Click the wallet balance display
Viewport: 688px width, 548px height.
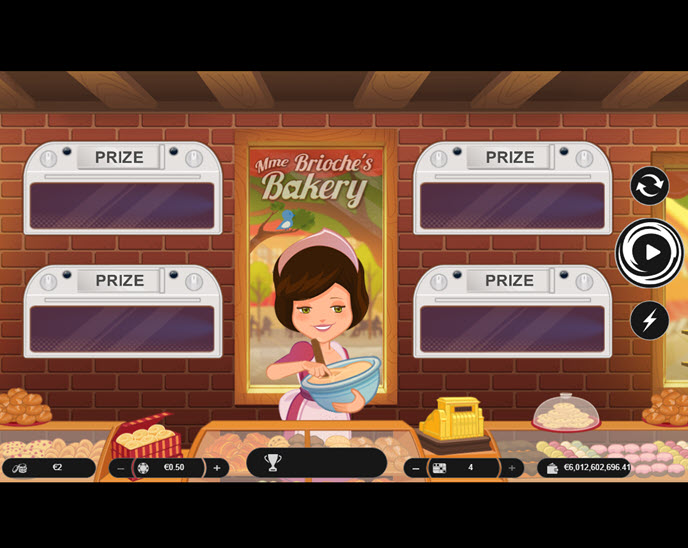click(588, 468)
